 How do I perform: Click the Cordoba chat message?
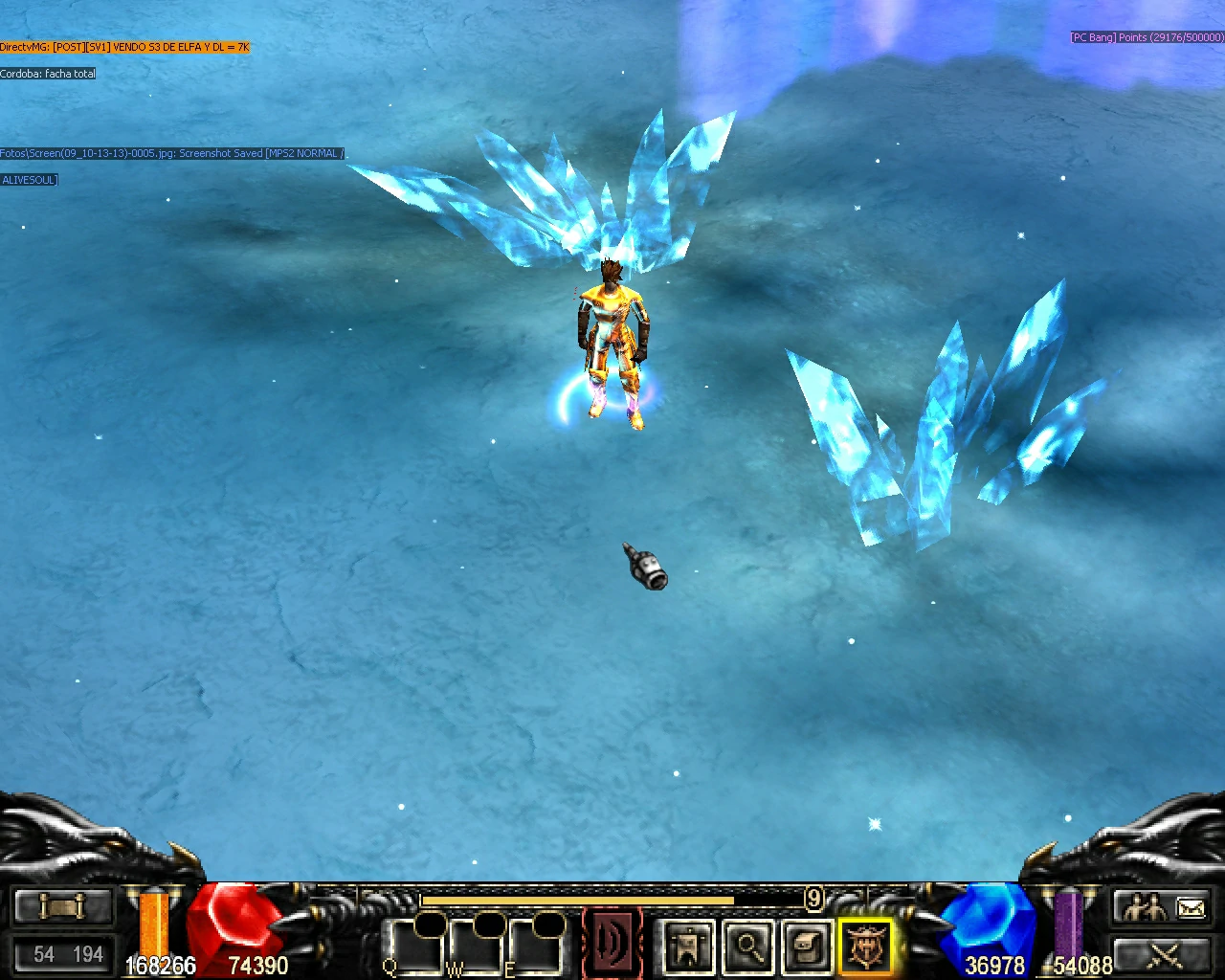48,74
